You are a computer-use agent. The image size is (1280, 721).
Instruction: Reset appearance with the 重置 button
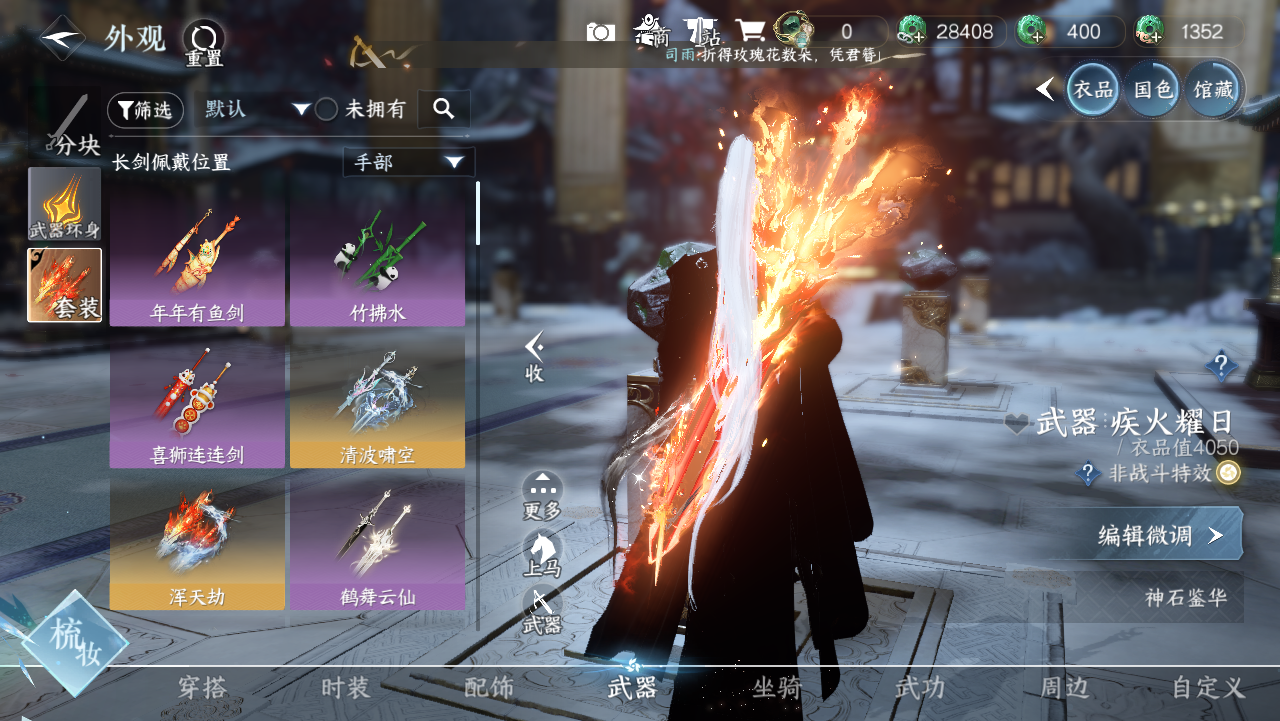pos(204,43)
